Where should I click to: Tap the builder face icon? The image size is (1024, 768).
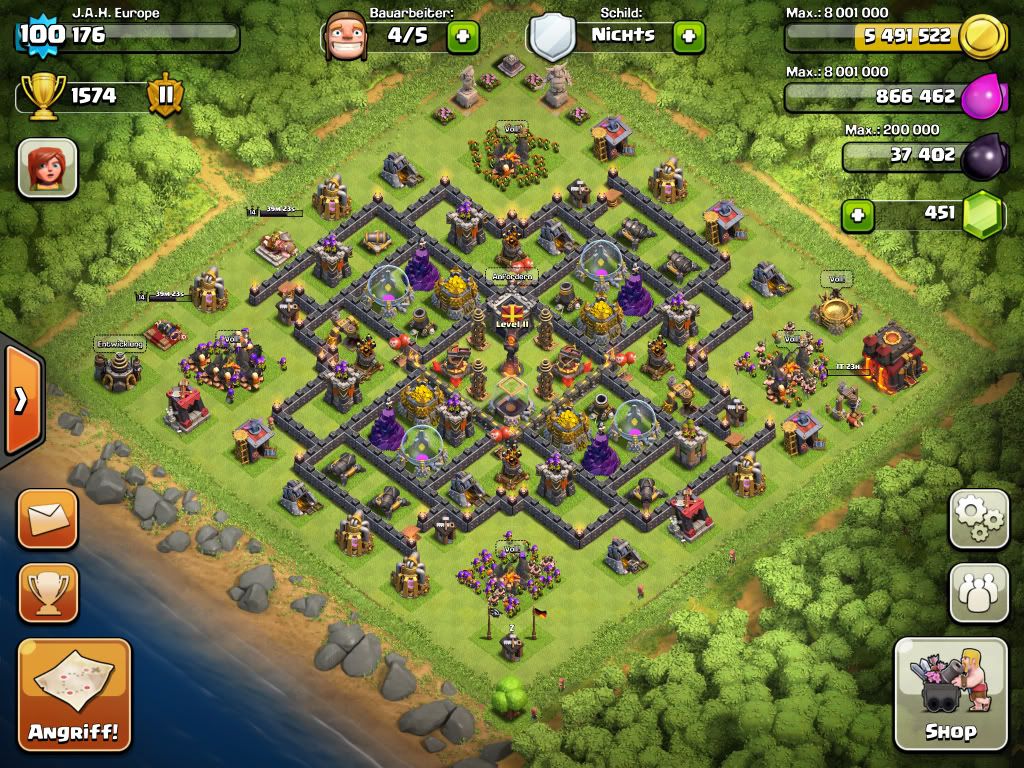(x=345, y=36)
